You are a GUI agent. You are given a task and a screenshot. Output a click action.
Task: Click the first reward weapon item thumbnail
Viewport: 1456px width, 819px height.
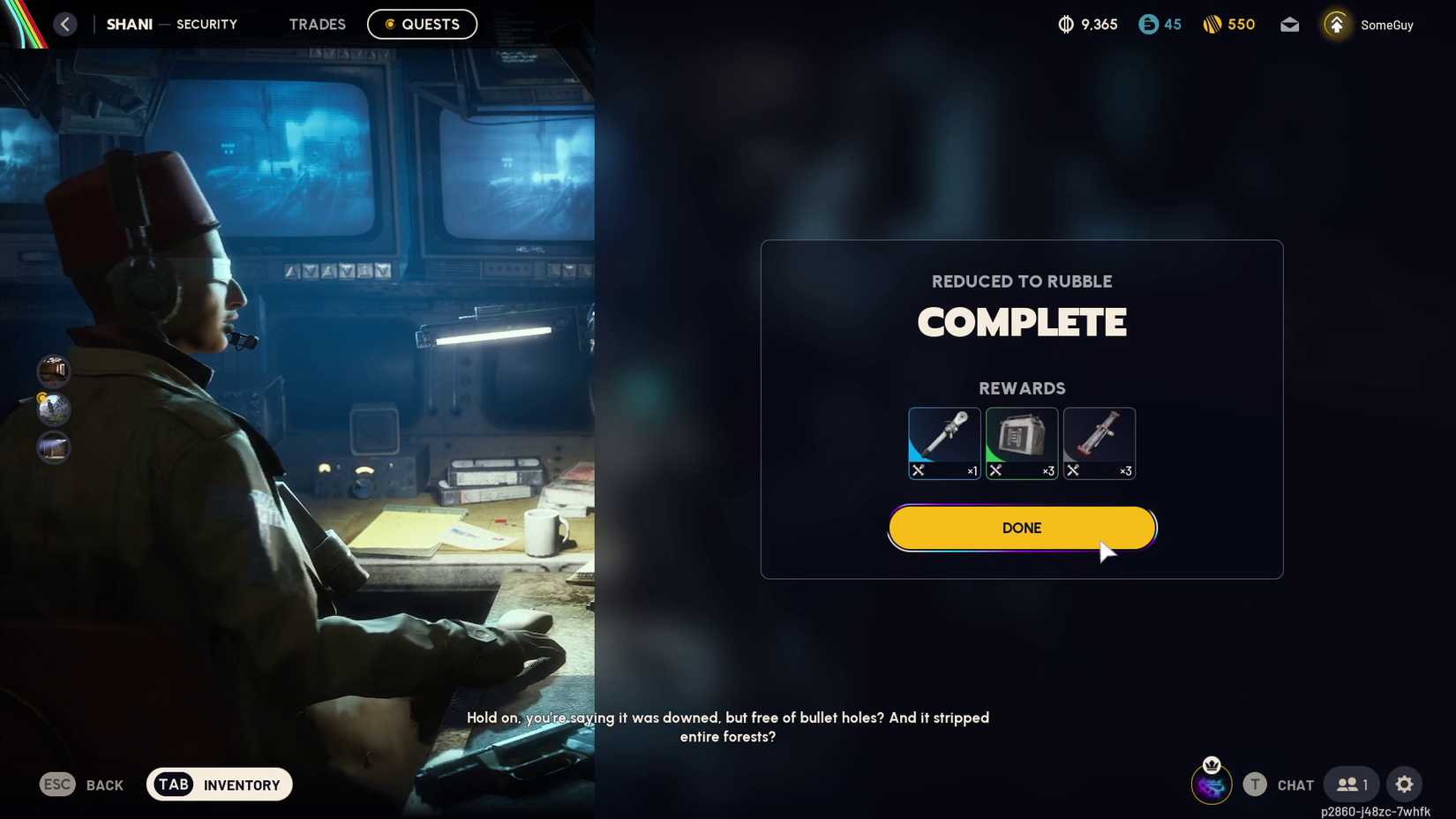(943, 441)
